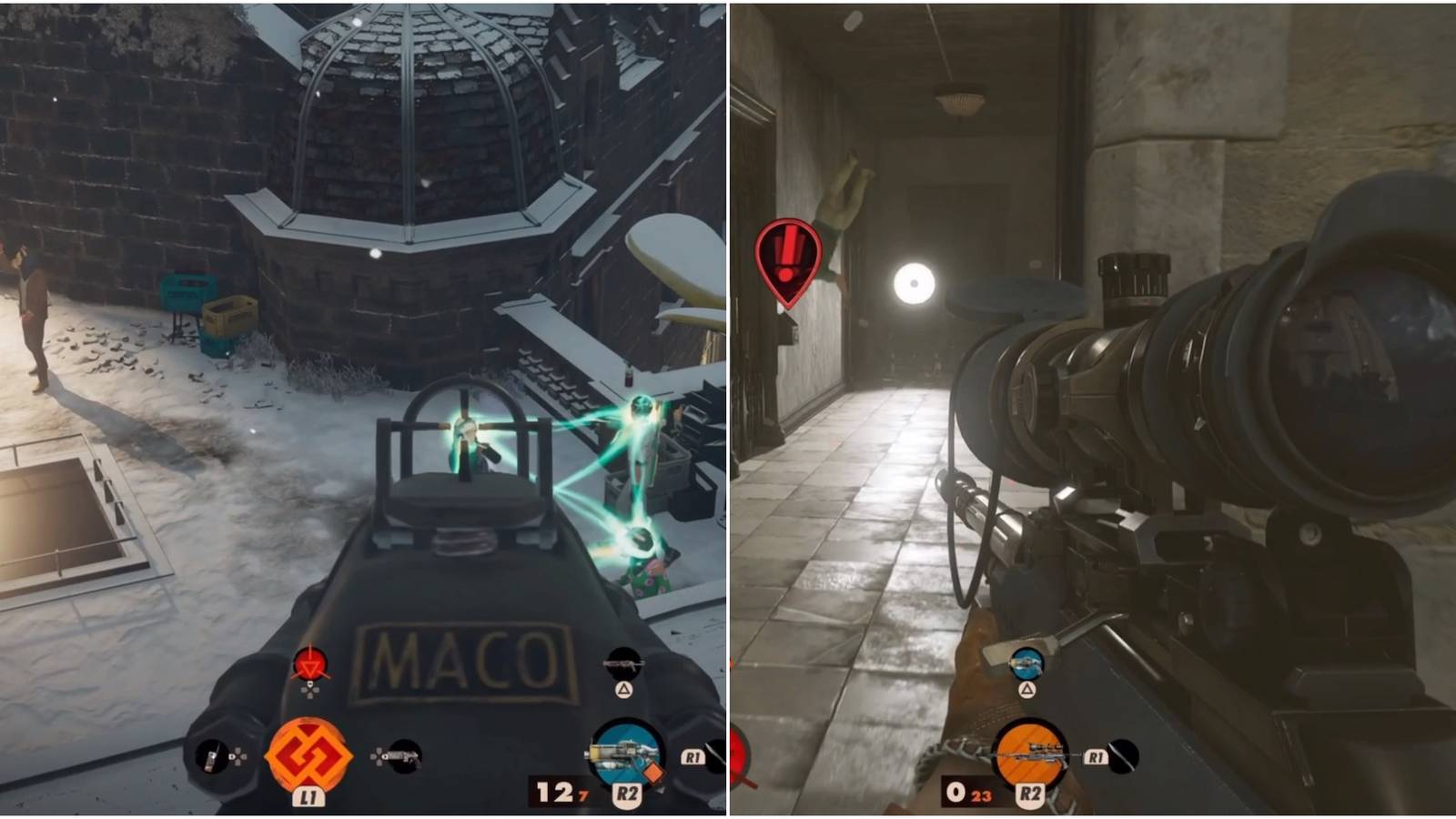Click the red targeting power icon above L1

tap(310, 663)
